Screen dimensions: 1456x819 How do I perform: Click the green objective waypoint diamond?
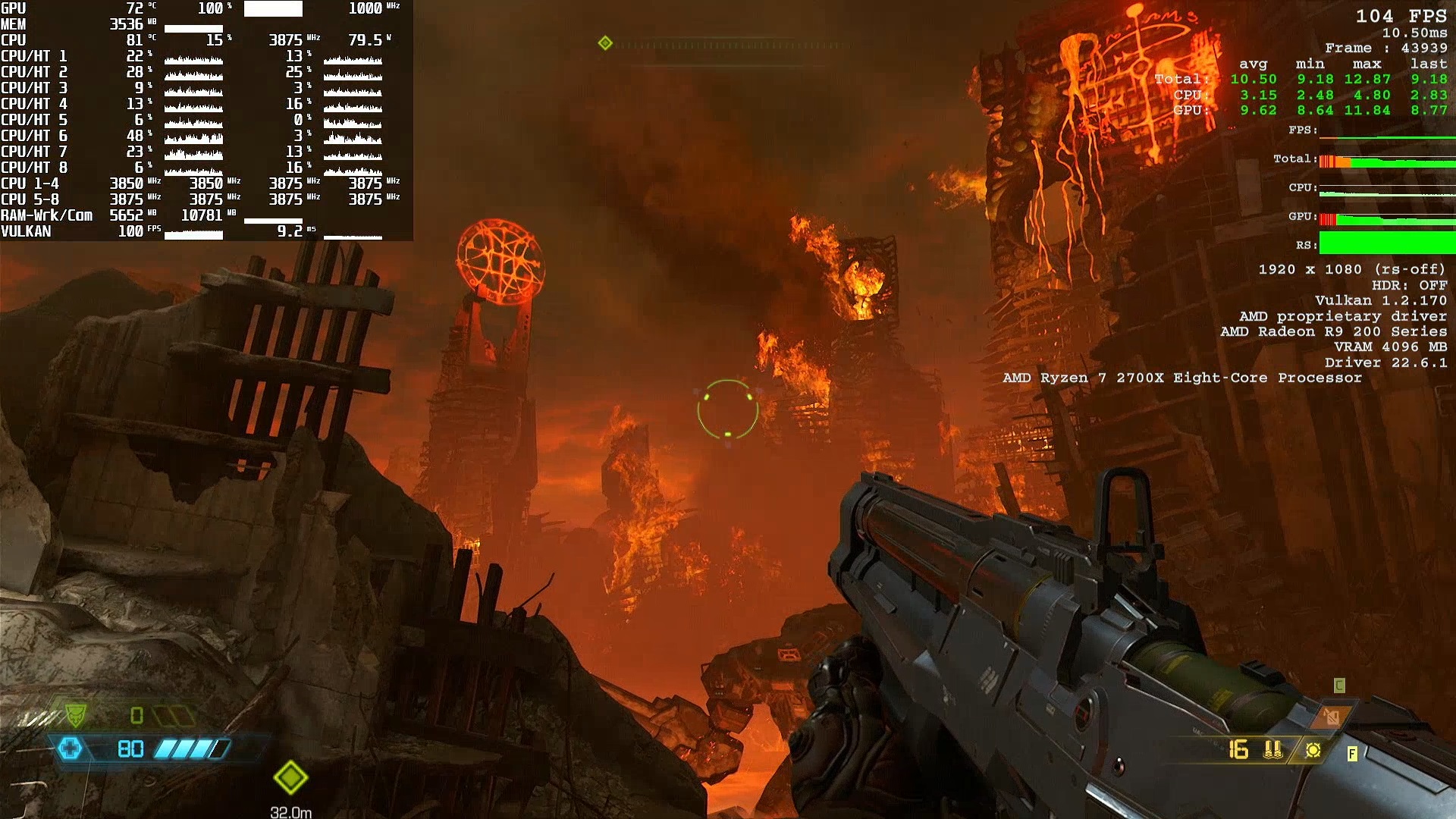click(x=290, y=777)
